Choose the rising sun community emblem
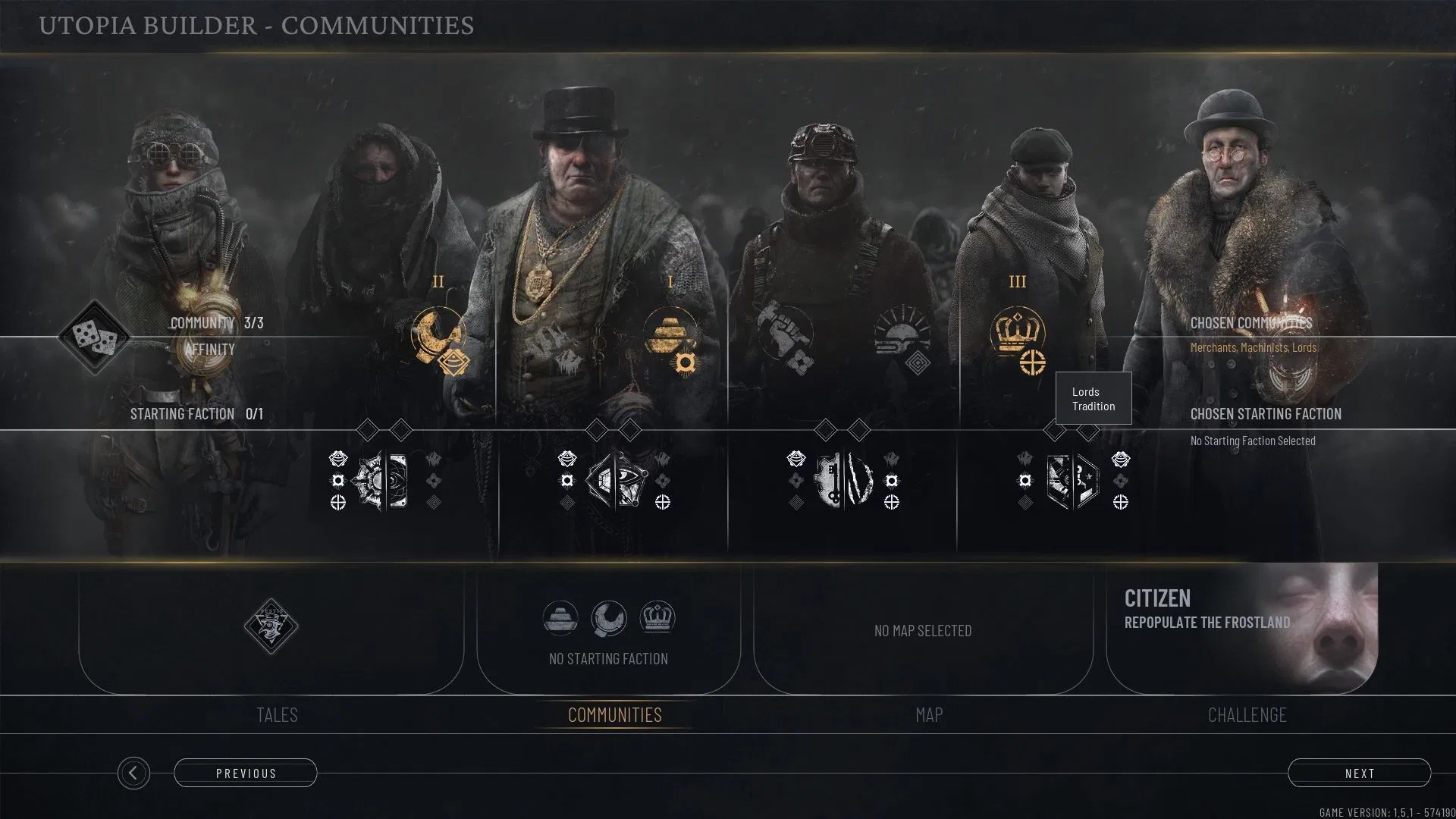 click(901, 331)
